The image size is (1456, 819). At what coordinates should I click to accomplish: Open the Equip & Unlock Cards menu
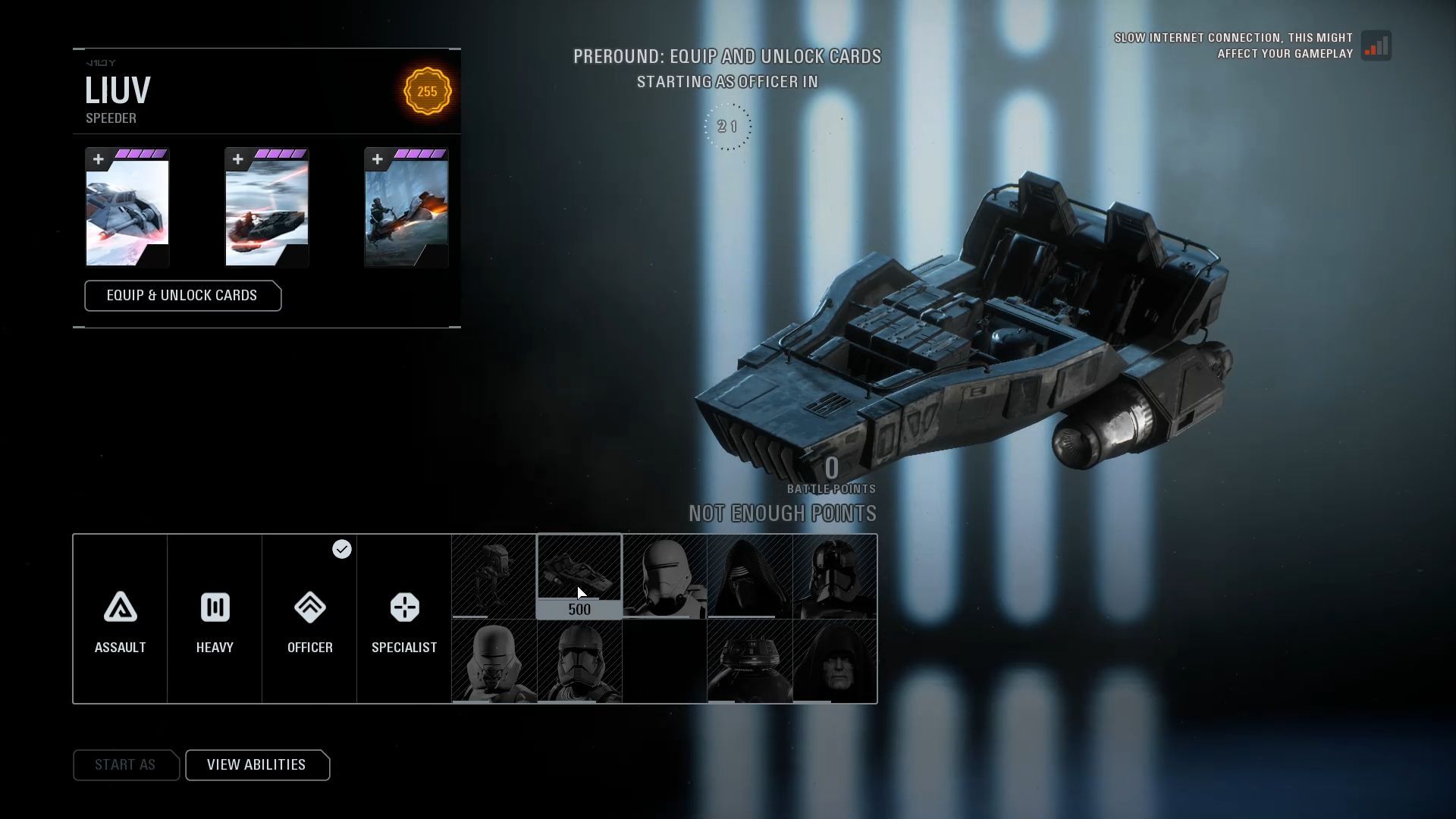(x=183, y=296)
